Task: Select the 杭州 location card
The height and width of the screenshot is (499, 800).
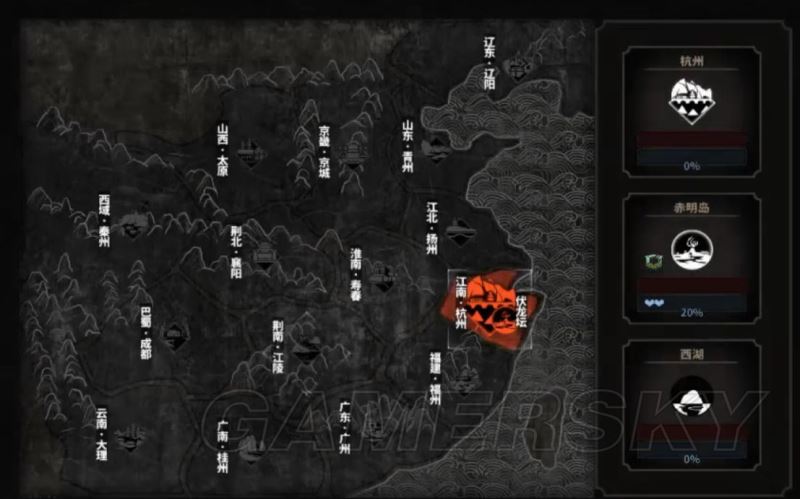Action: pos(691,109)
